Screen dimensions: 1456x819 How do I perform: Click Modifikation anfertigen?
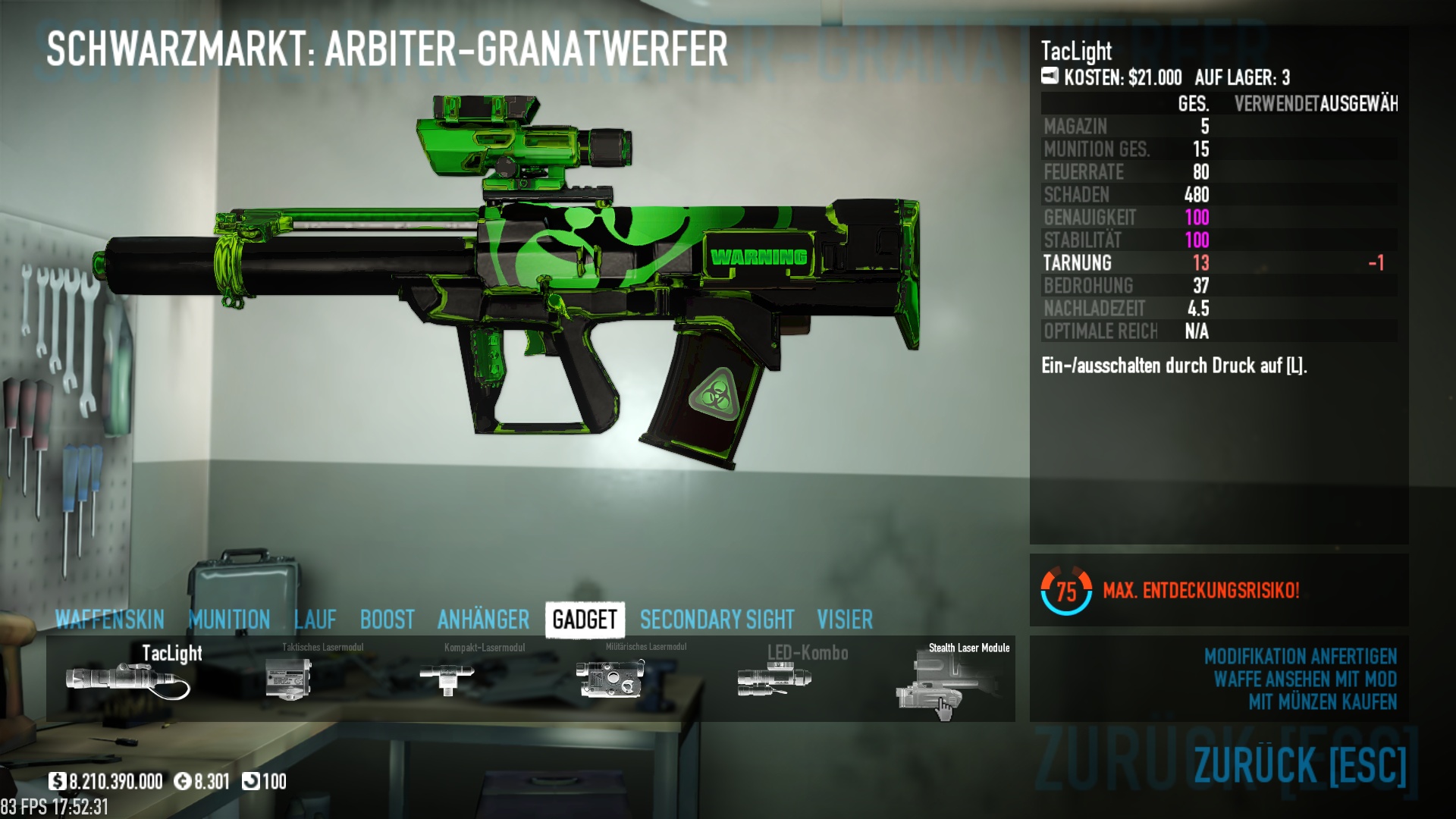(x=1300, y=656)
